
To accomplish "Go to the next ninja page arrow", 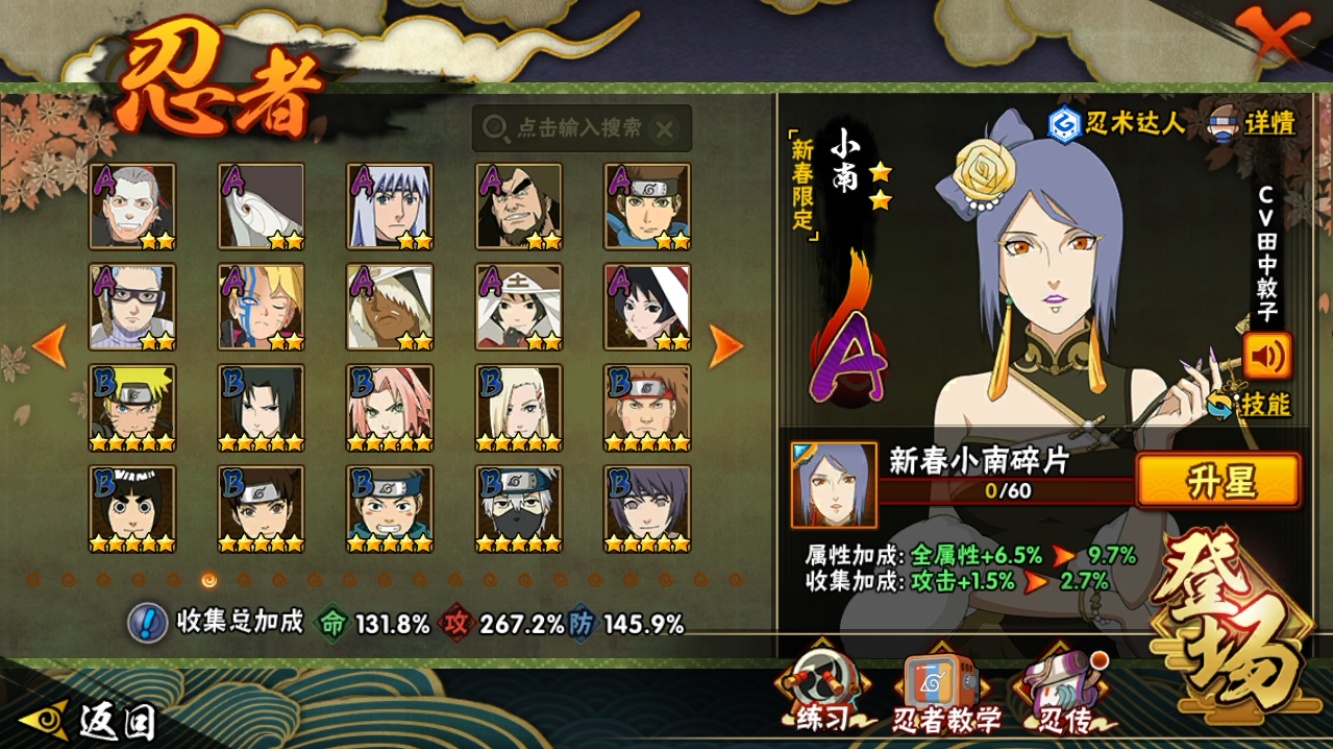I will coord(726,346).
